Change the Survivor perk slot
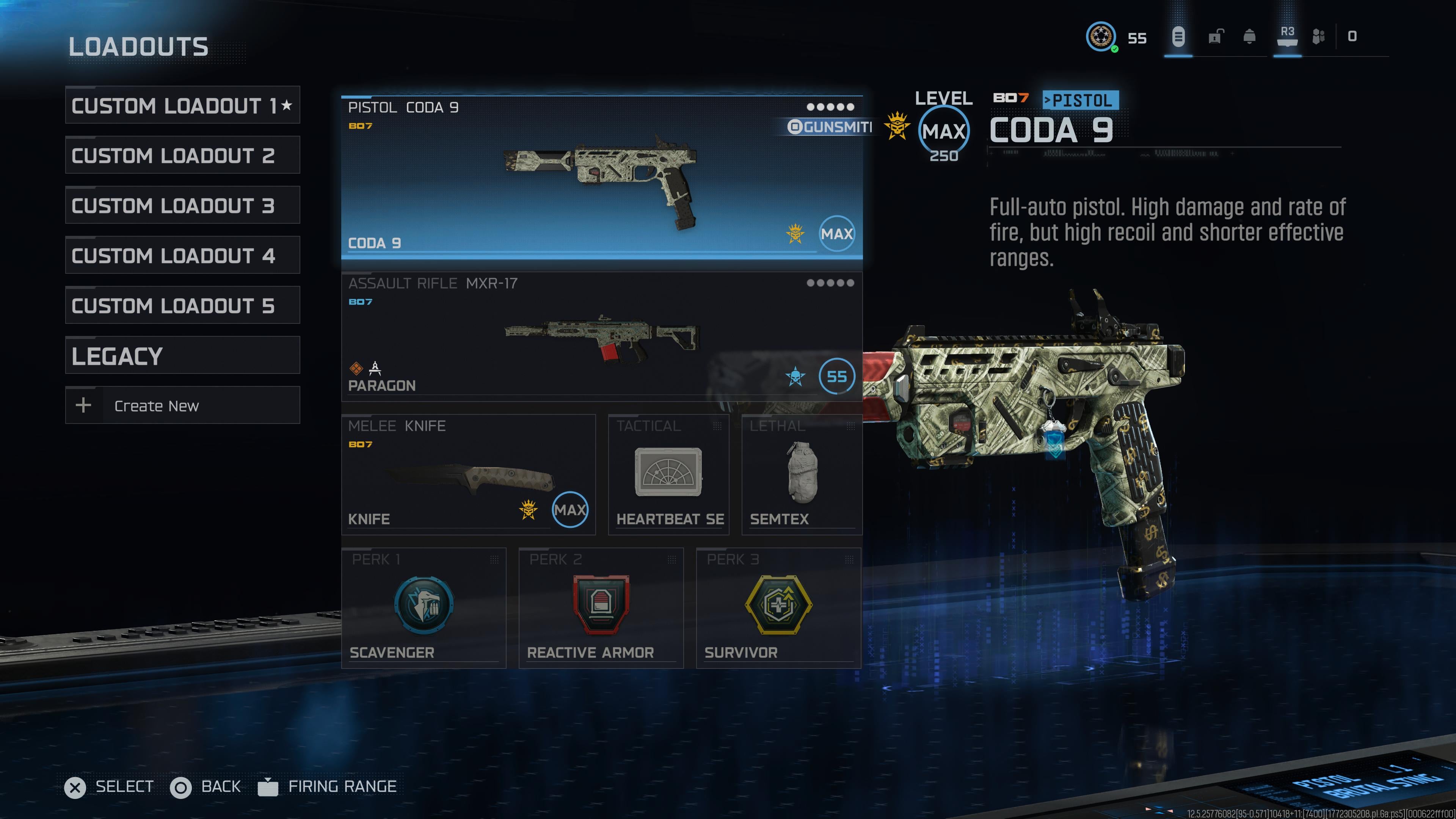The image size is (1456, 819). tap(778, 608)
